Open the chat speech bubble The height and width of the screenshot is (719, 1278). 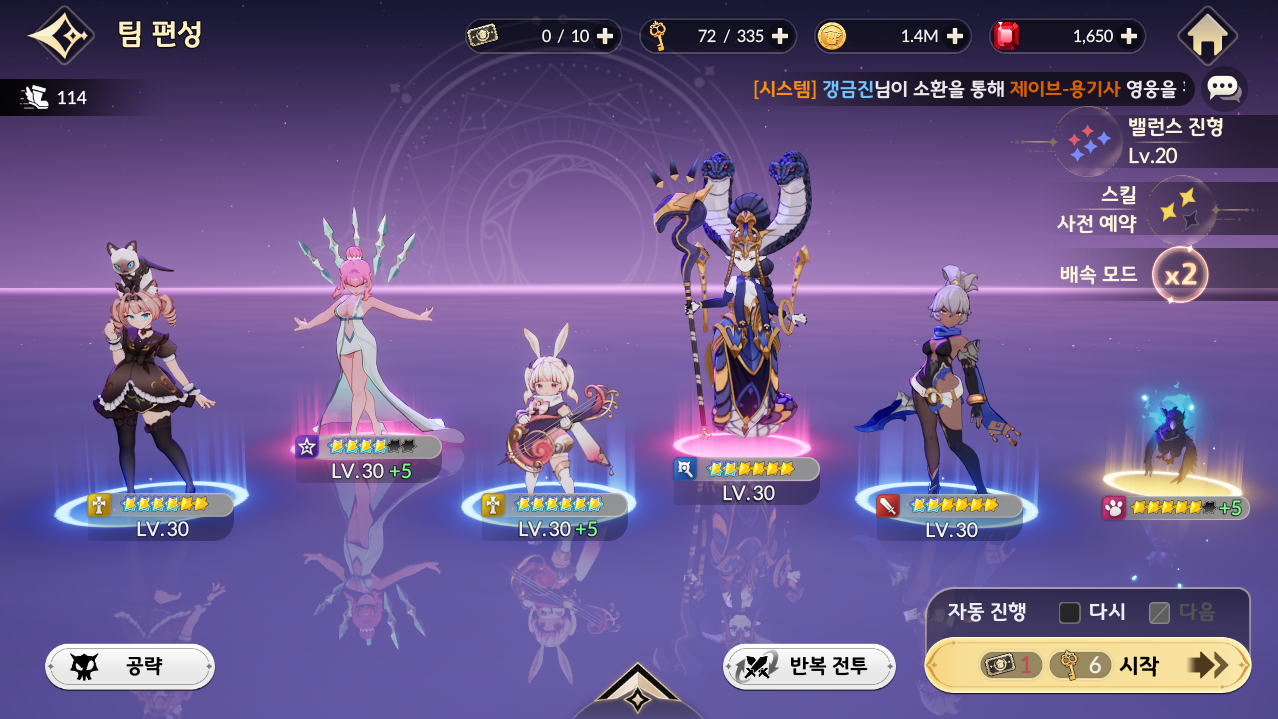click(1223, 88)
